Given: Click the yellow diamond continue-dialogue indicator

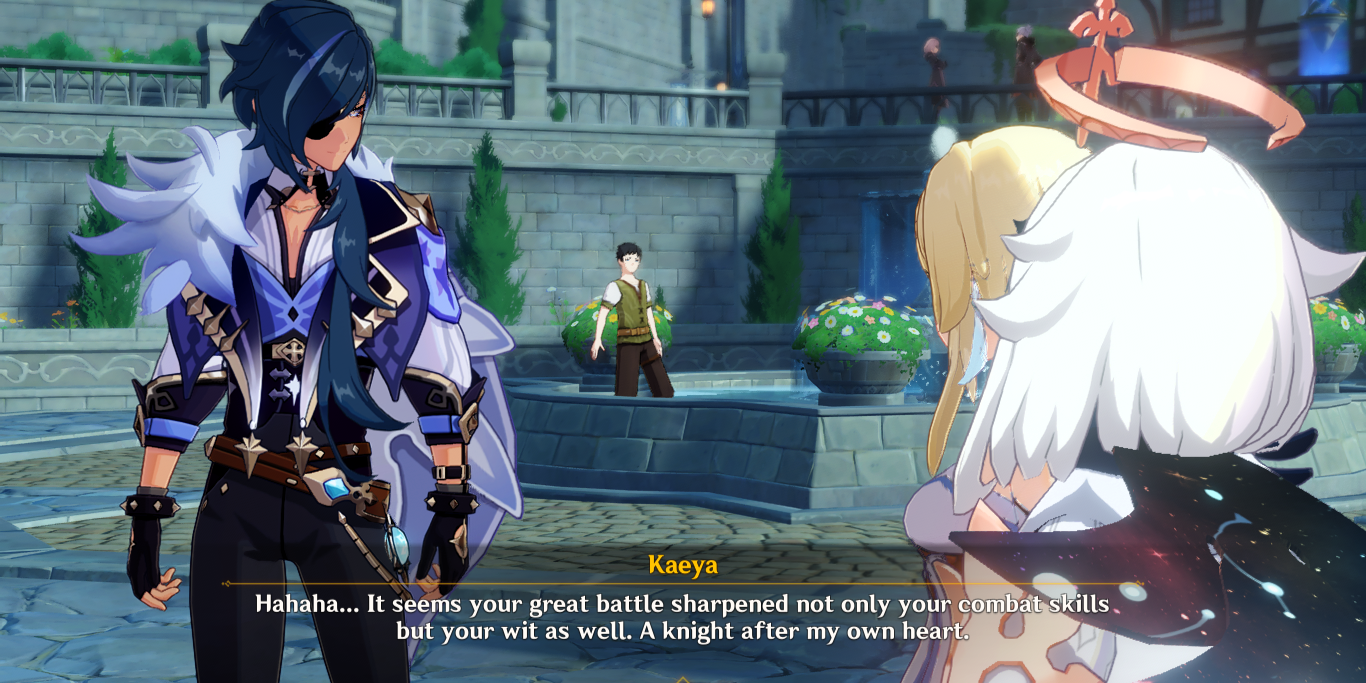Looking at the screenshot, I should coord(683,679).
